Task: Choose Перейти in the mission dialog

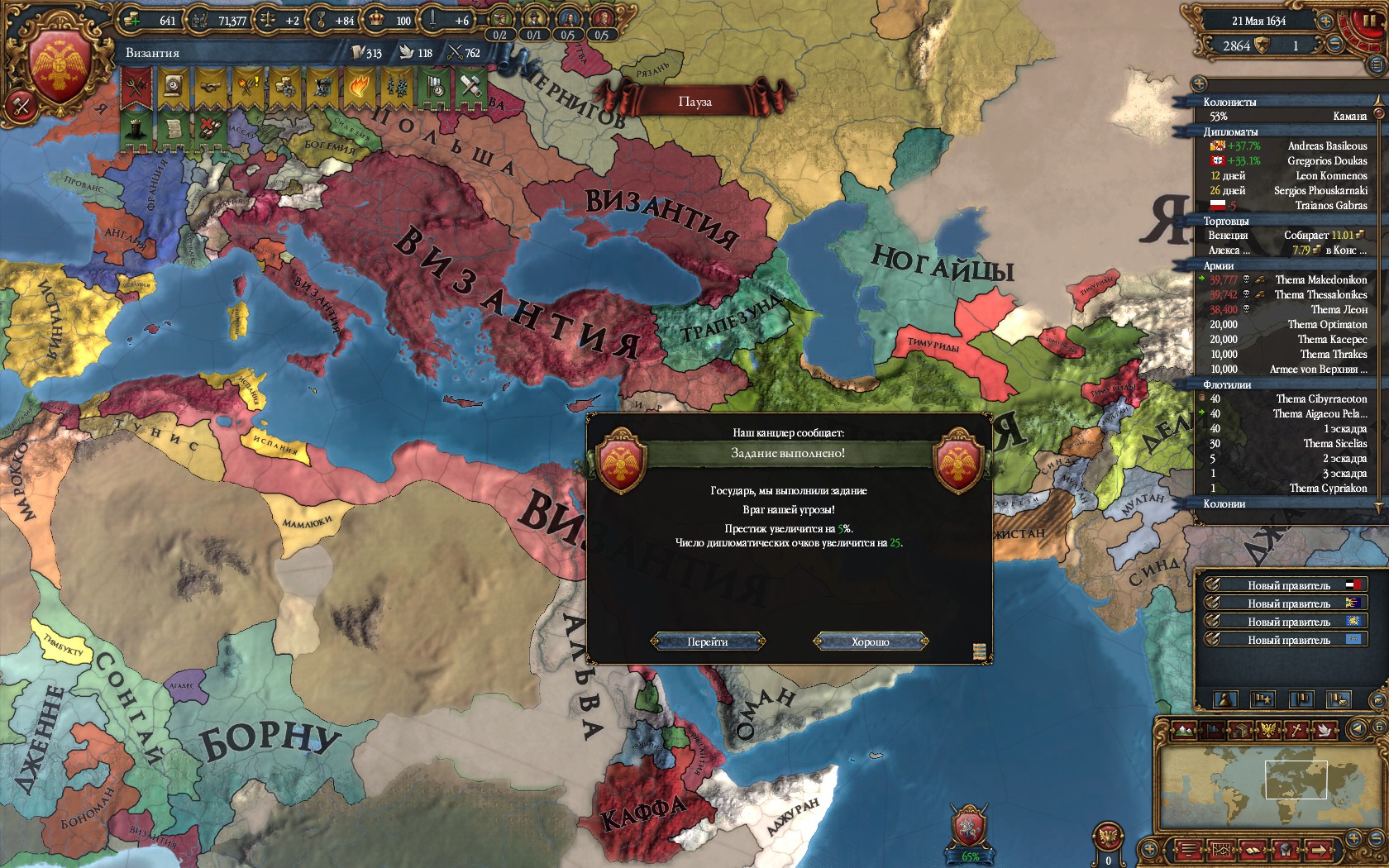Action: coord(708,641)
